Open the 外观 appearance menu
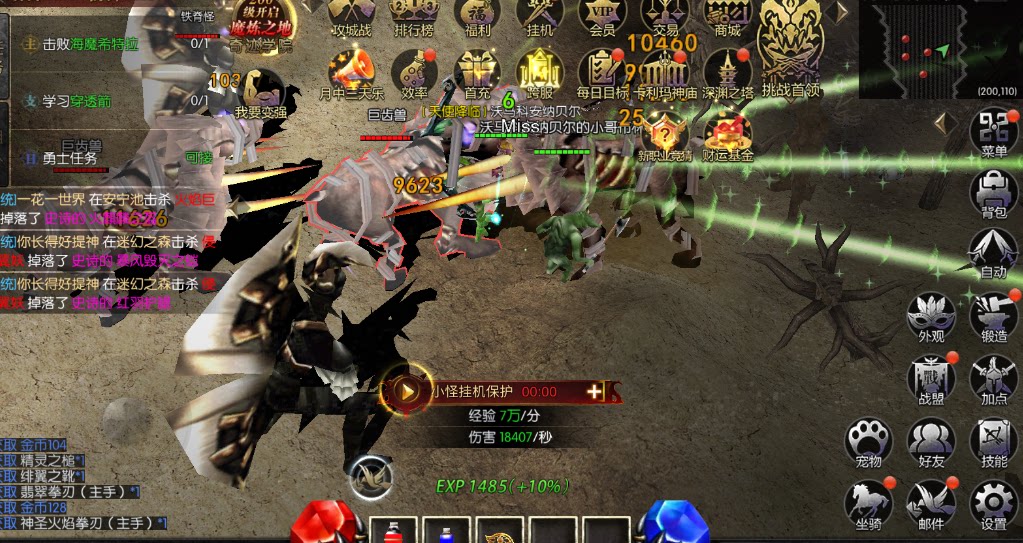This screenshot has width=1023, height=543. (931, 316)
